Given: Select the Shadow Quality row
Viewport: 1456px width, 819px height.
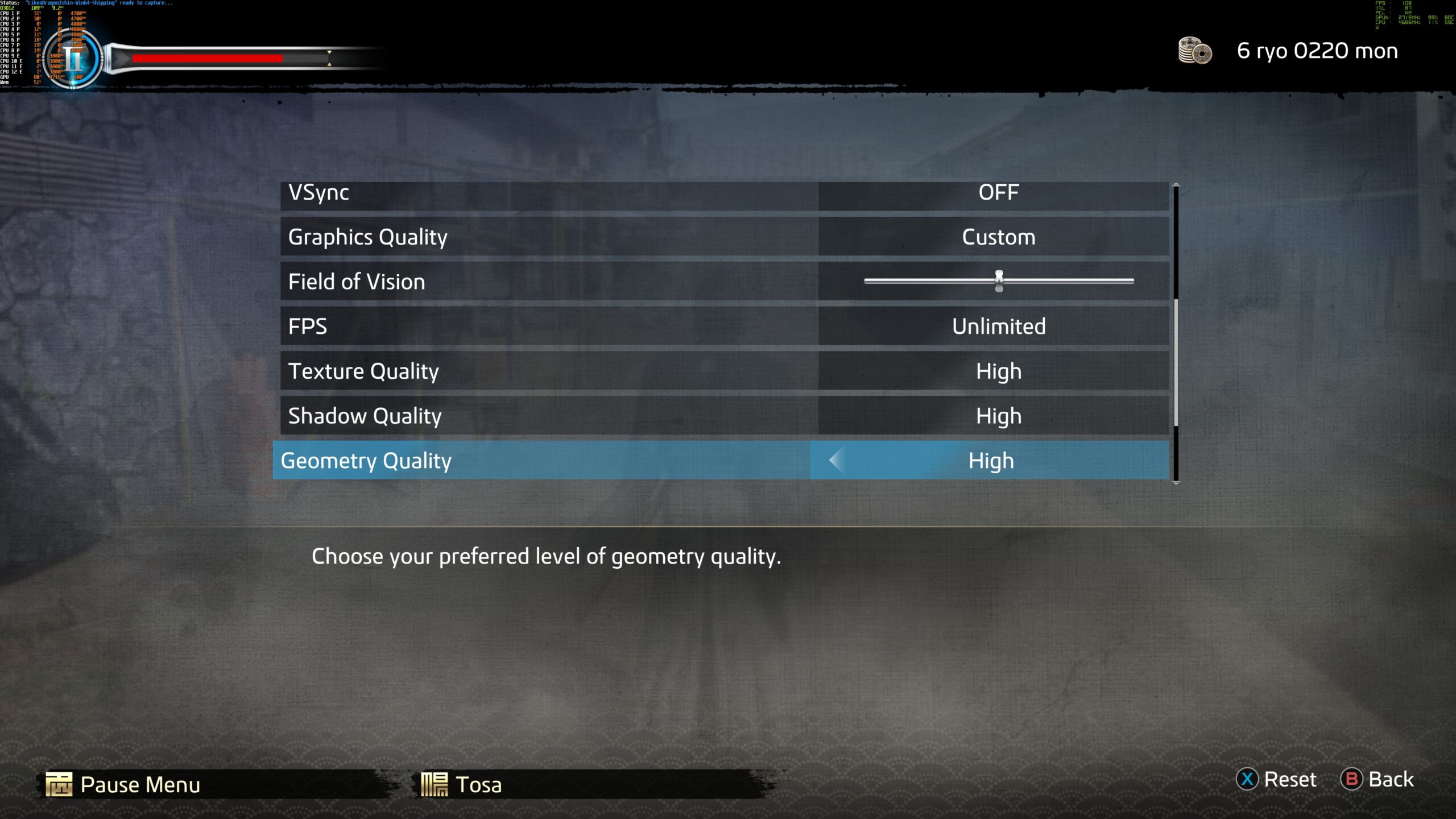Looking at the screenshot, I should tap(549, 416).
